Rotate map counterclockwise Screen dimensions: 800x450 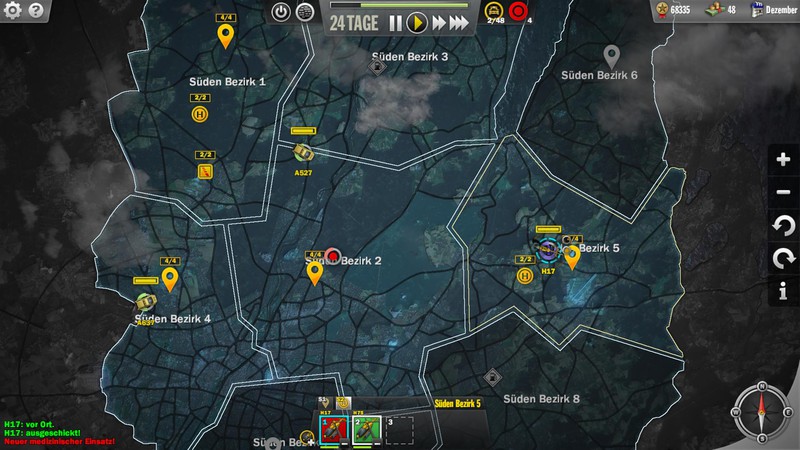(x=783, y=226)
